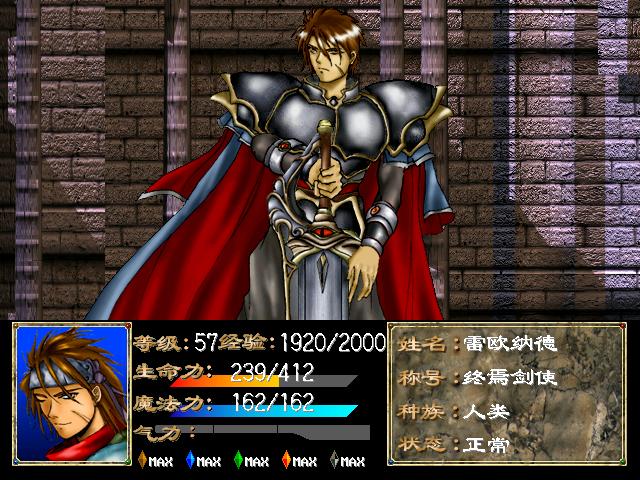This screenshot has width=640, height=480.
Task: Select the green crystal icon
Action: (238, 460)
